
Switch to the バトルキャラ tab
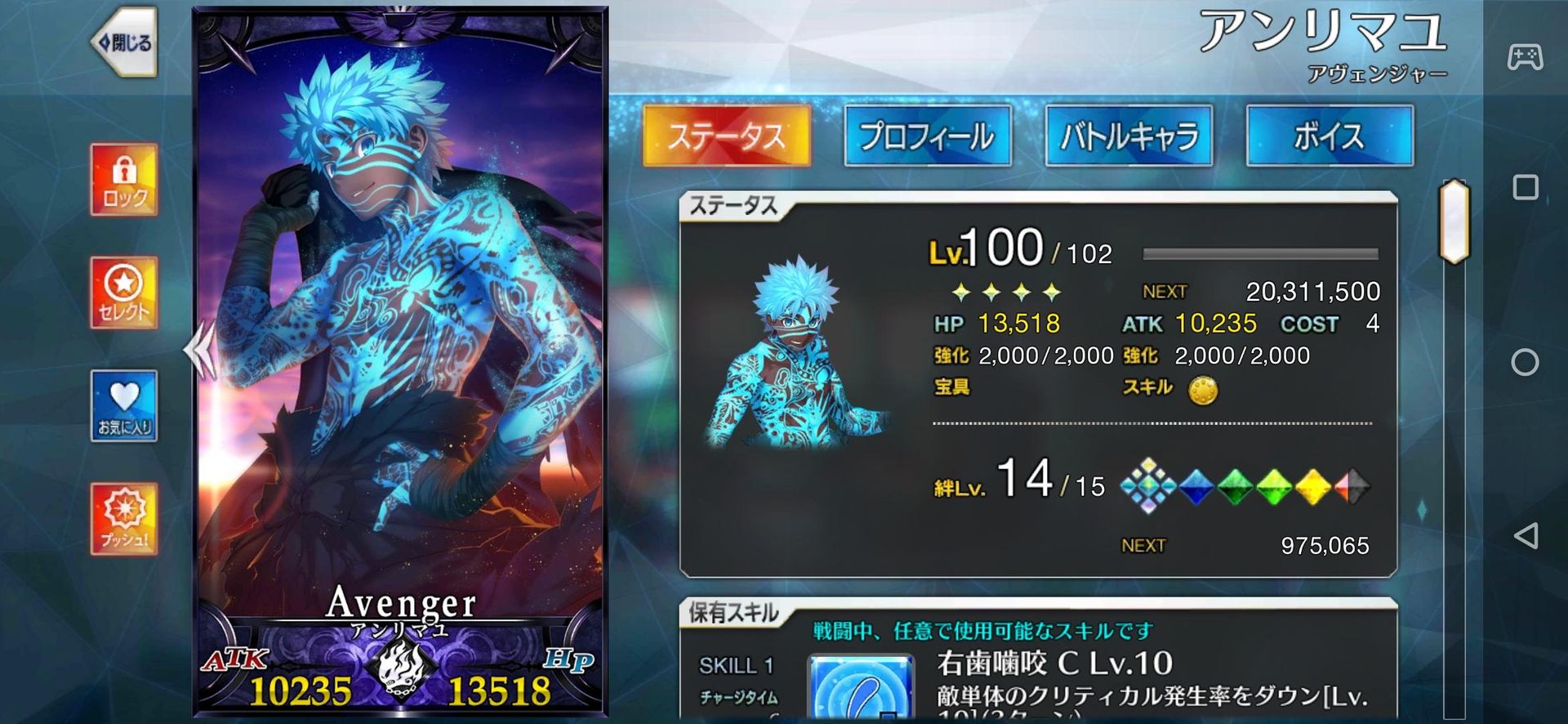point(1129,136)
